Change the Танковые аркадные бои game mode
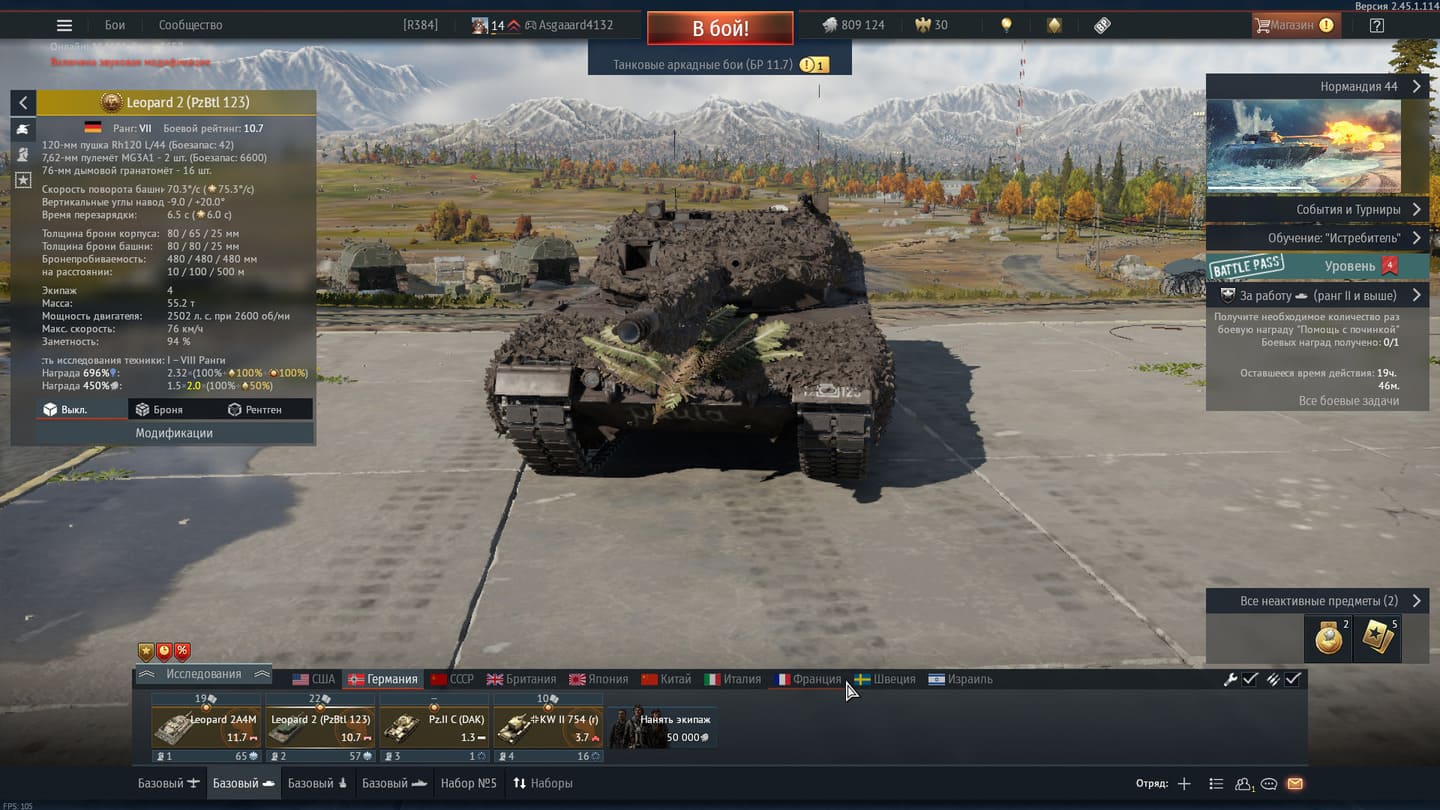 click(703, 65)
